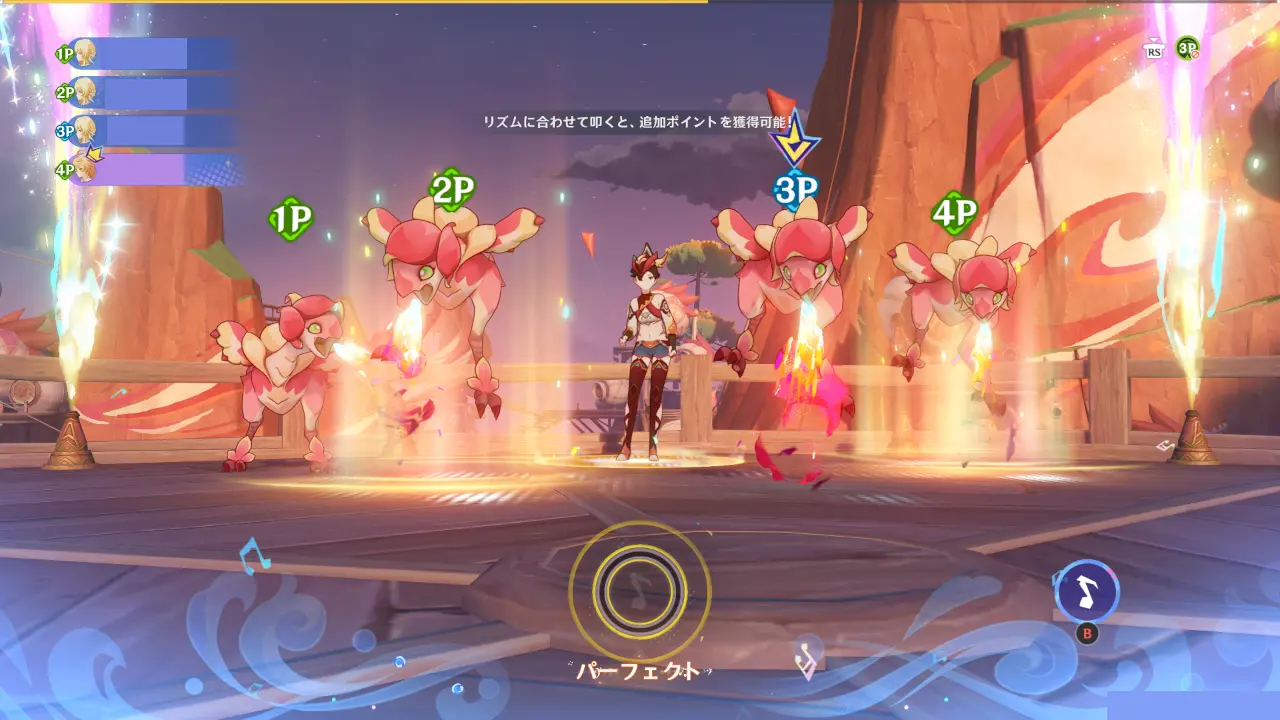Image resolution: width=1280 pixels, height=720 pixels.
Task: Select the 1P player row
Action: pyautogui.click(x=150, y=54)
